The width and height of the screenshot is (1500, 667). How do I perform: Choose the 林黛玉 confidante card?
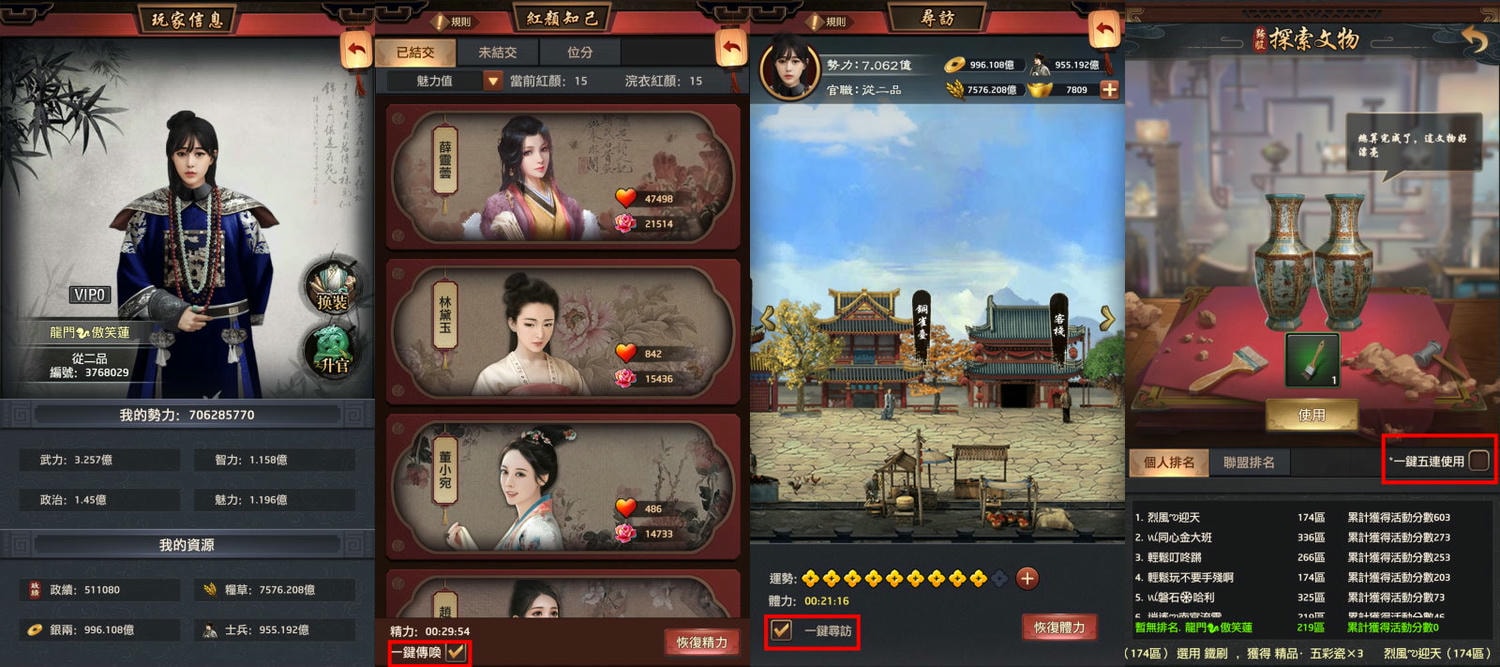(x=562, y=330)
